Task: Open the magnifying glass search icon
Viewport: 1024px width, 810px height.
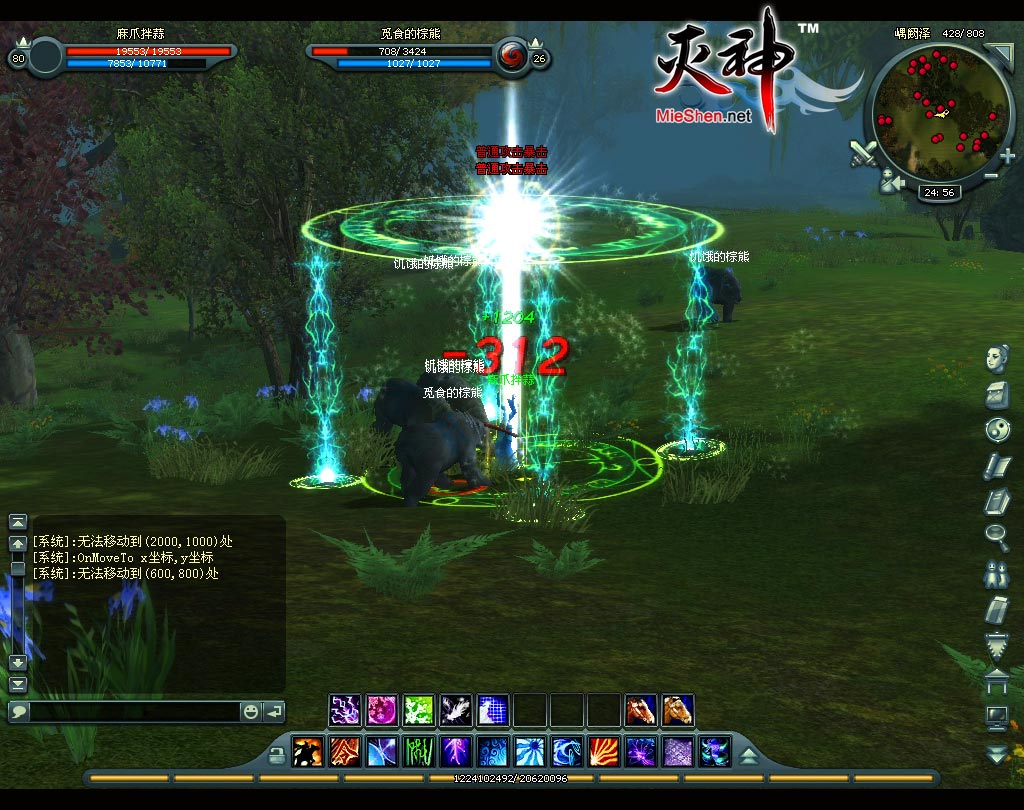Action: 997,535
